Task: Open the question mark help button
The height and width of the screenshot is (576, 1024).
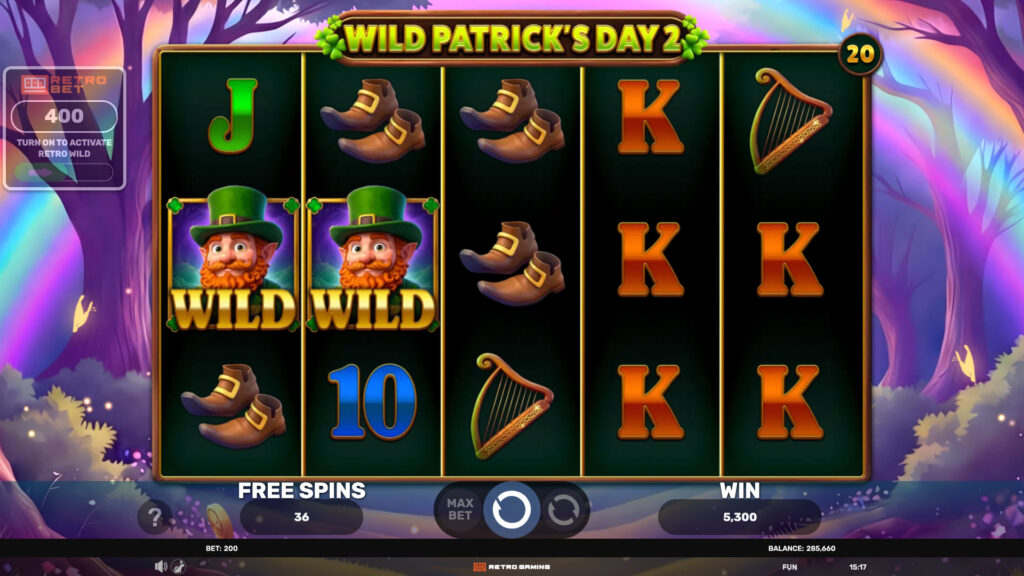Action: [154, 516]
